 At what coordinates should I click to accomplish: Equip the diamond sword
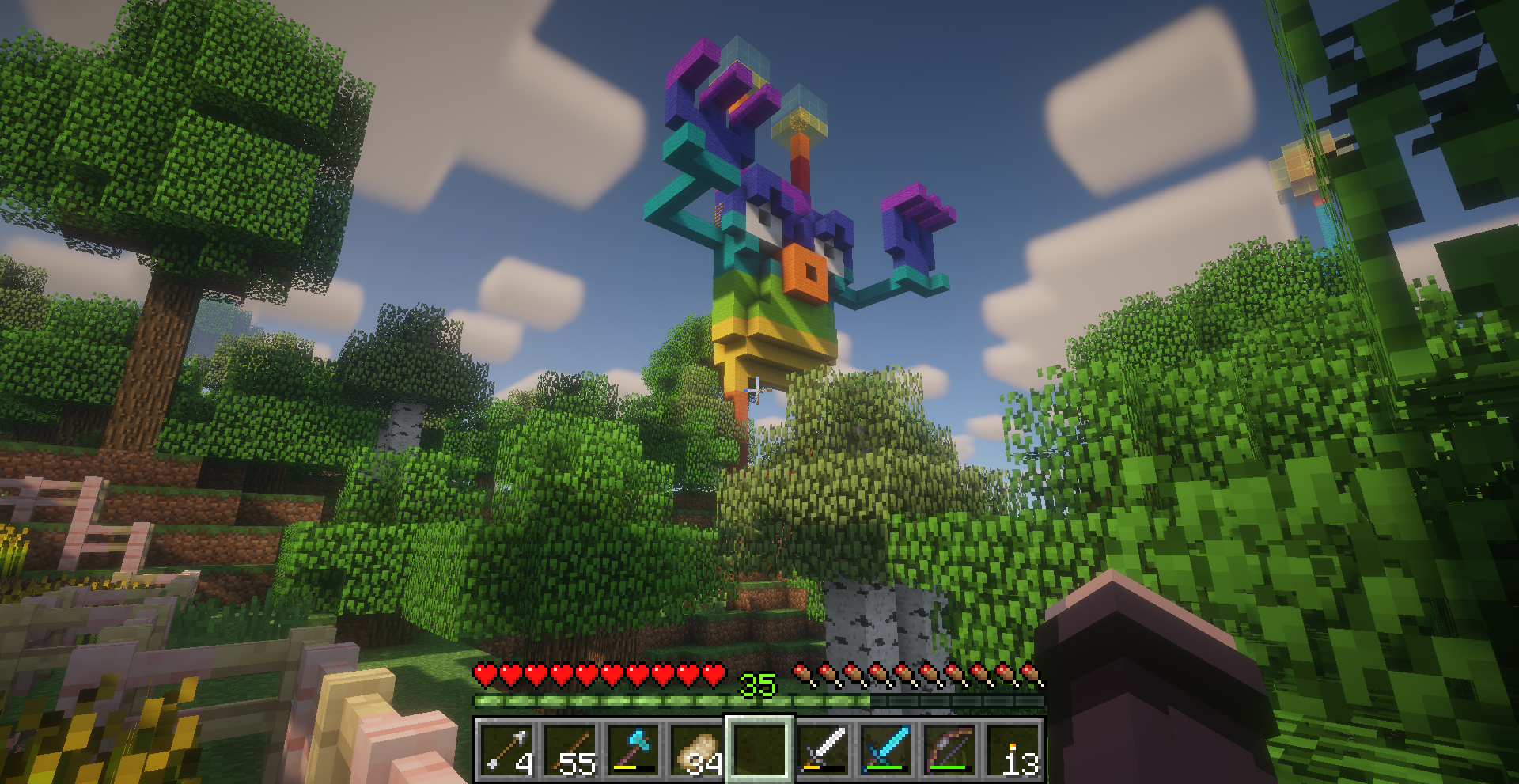point(886,749)
